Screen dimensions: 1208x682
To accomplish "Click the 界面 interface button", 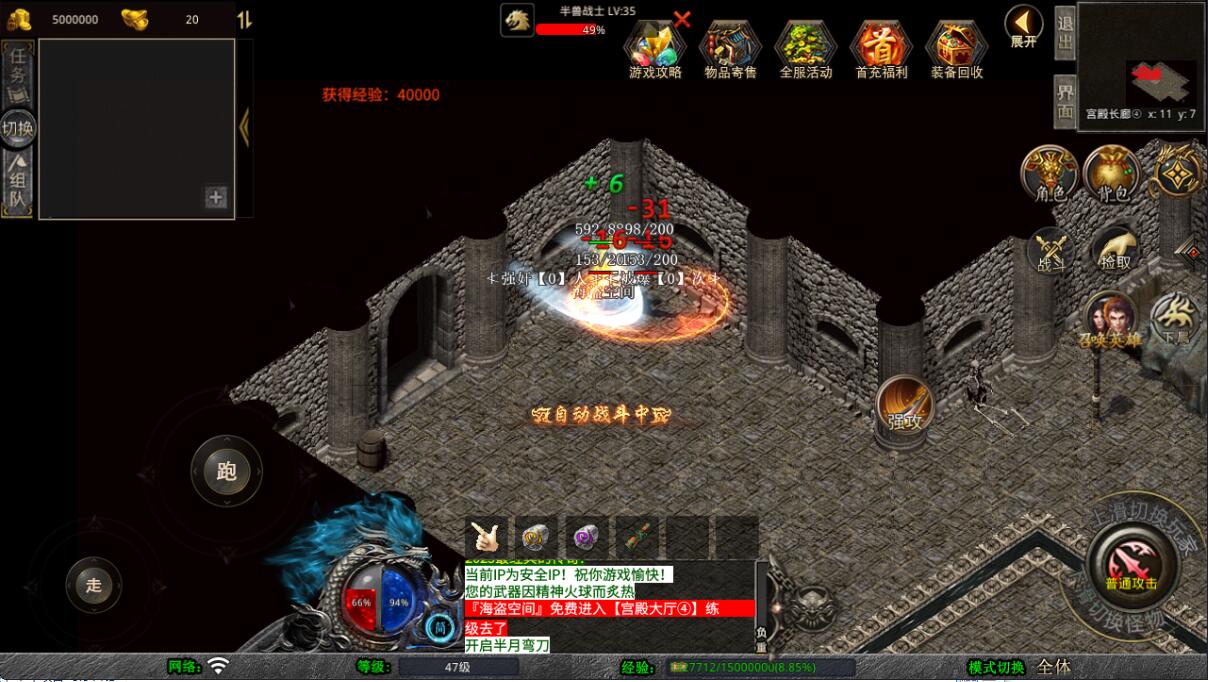I will point(1065,100).
